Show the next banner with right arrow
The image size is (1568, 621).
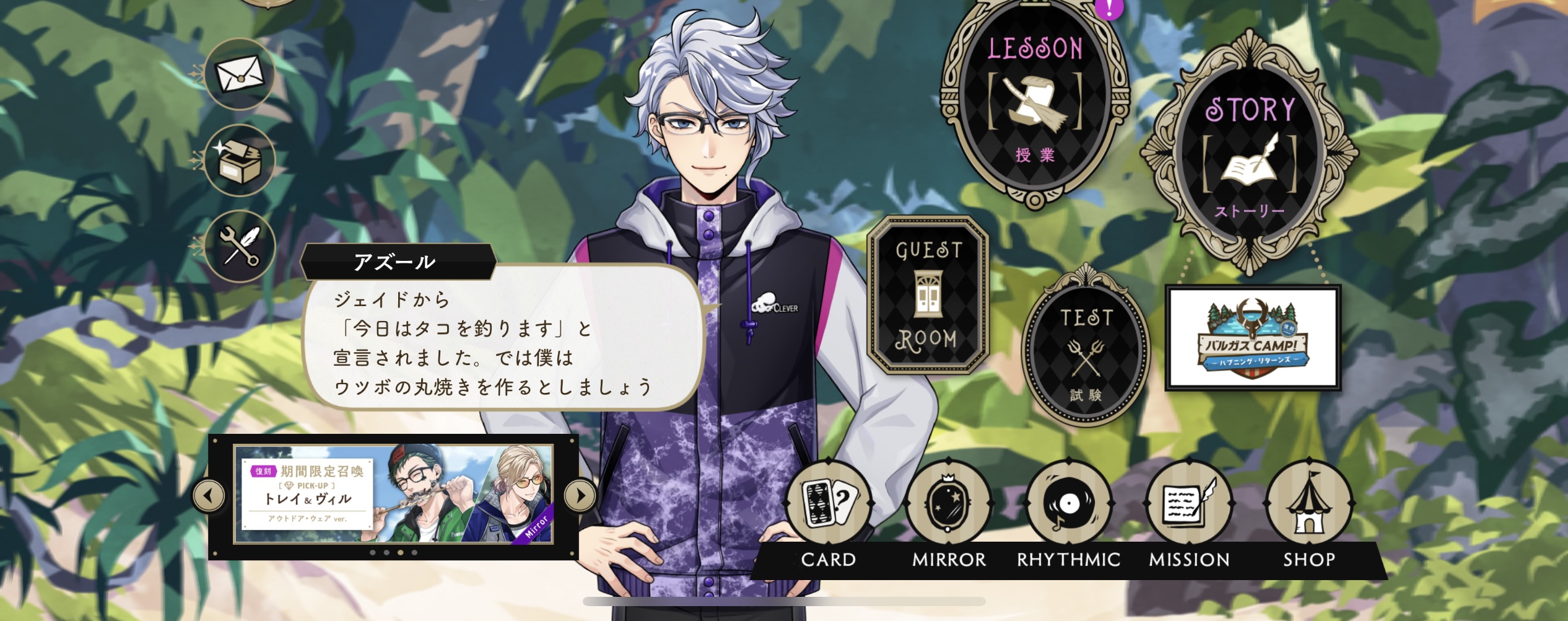tap(580, 496)
